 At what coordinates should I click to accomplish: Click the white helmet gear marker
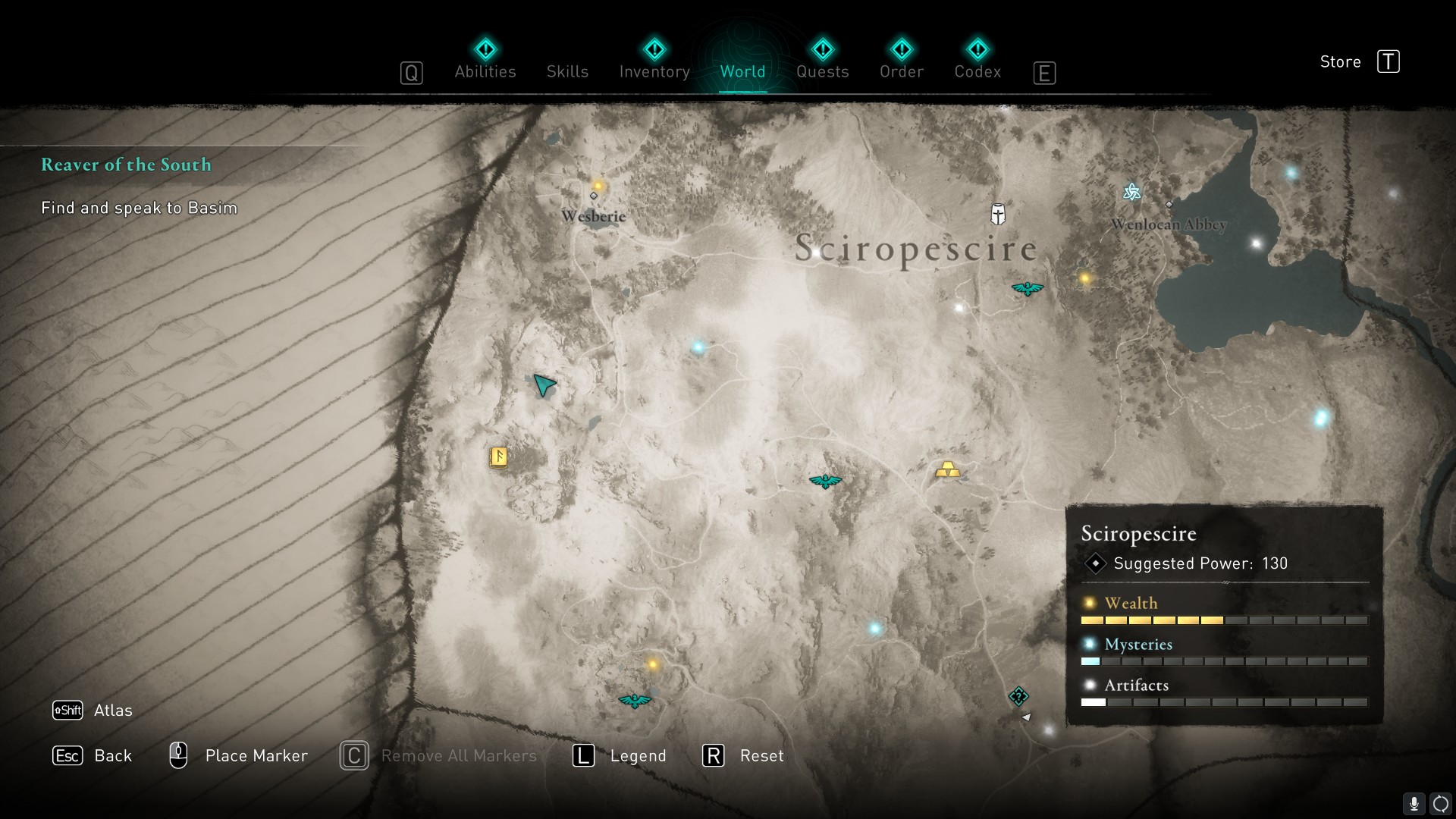click(998, 214)
